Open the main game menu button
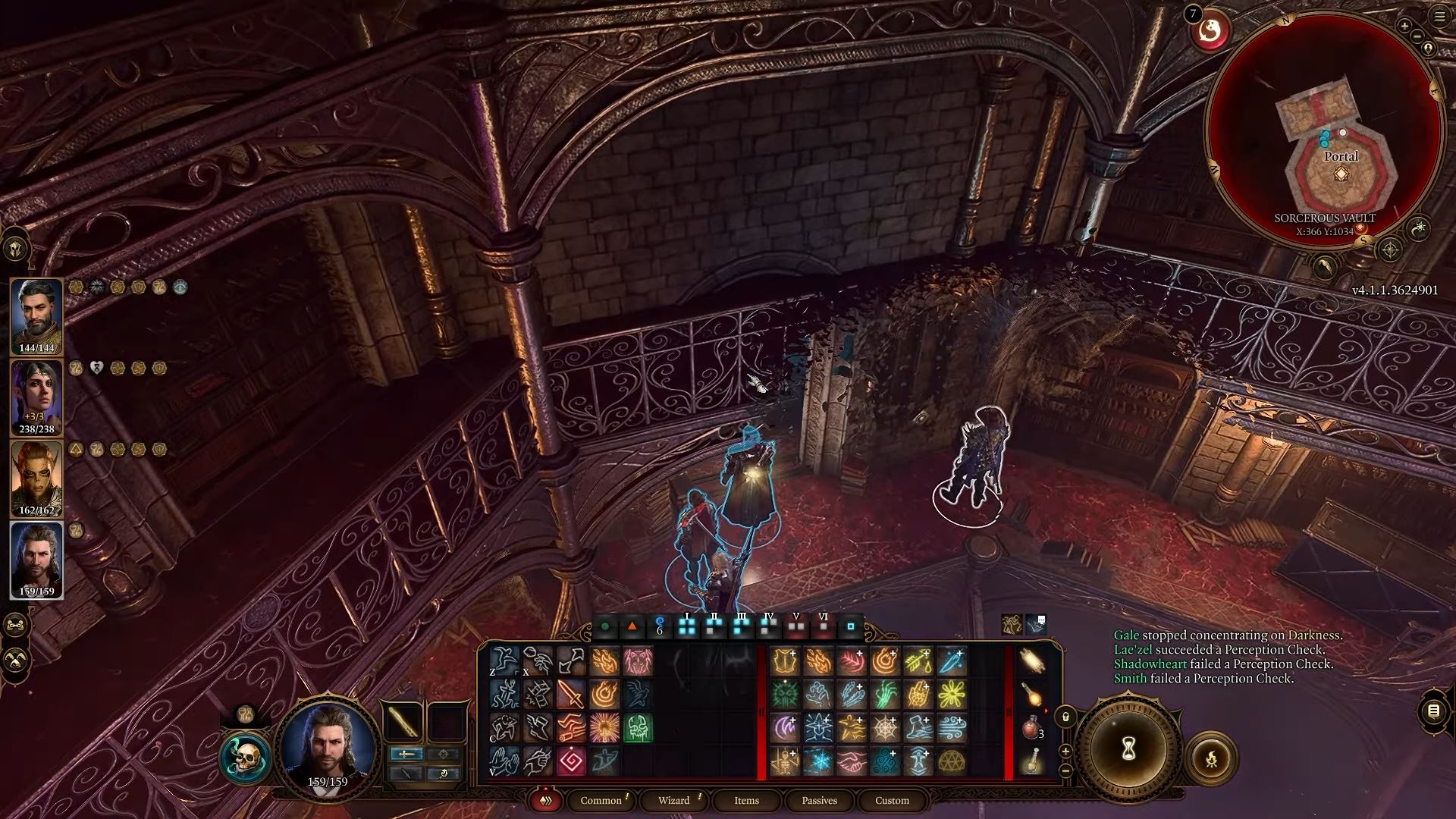The width and height of the screenshot is (1456, 819). click(1439, 17)
